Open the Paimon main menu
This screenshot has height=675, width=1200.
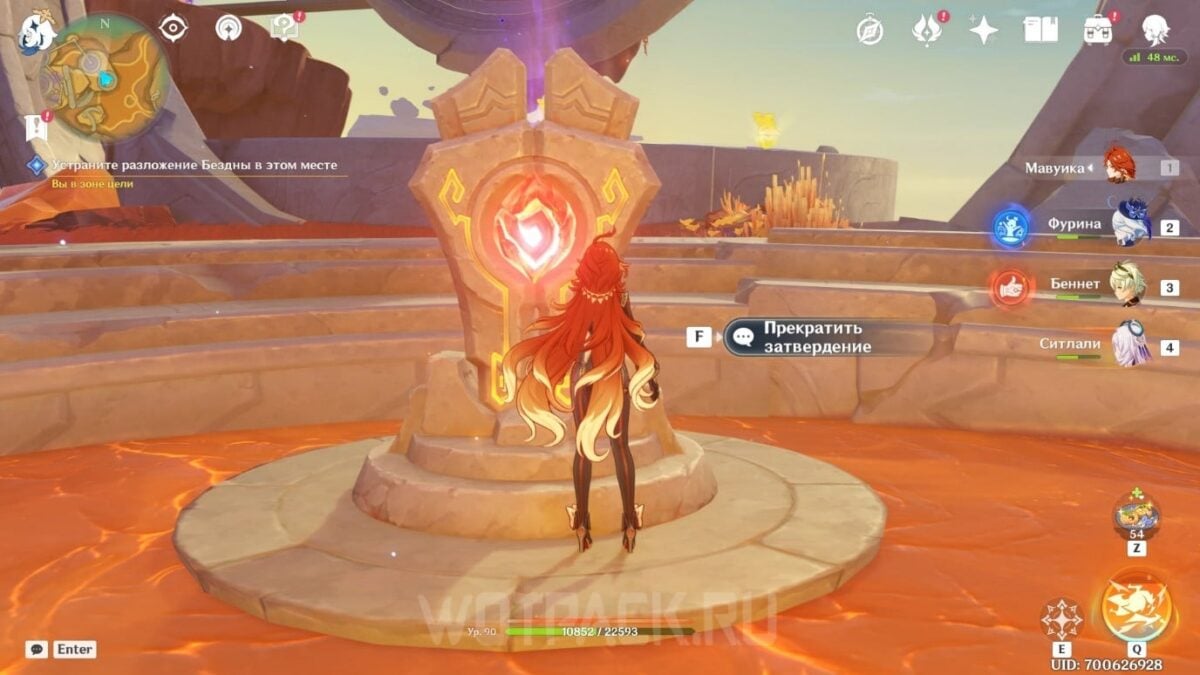pyautogui.click(x=35, y=30)
